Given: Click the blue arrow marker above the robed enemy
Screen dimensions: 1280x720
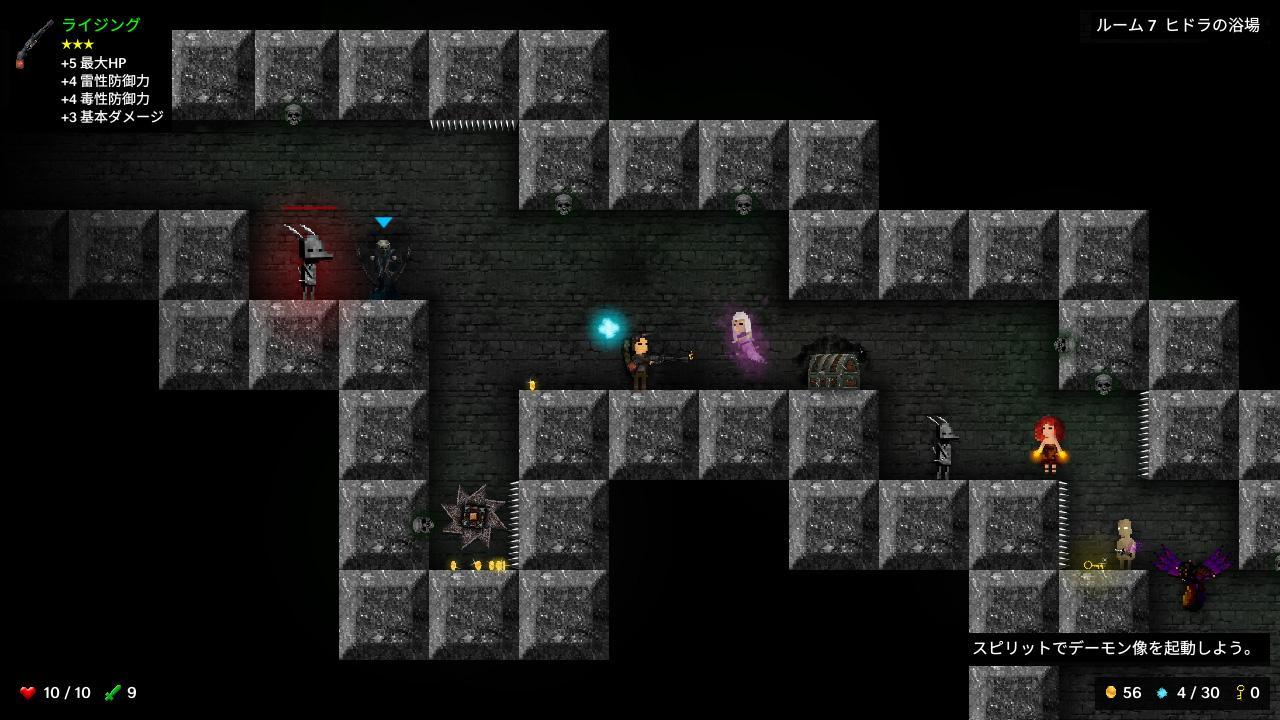Looking at the screenshot, I should click(x=383, y=222).
